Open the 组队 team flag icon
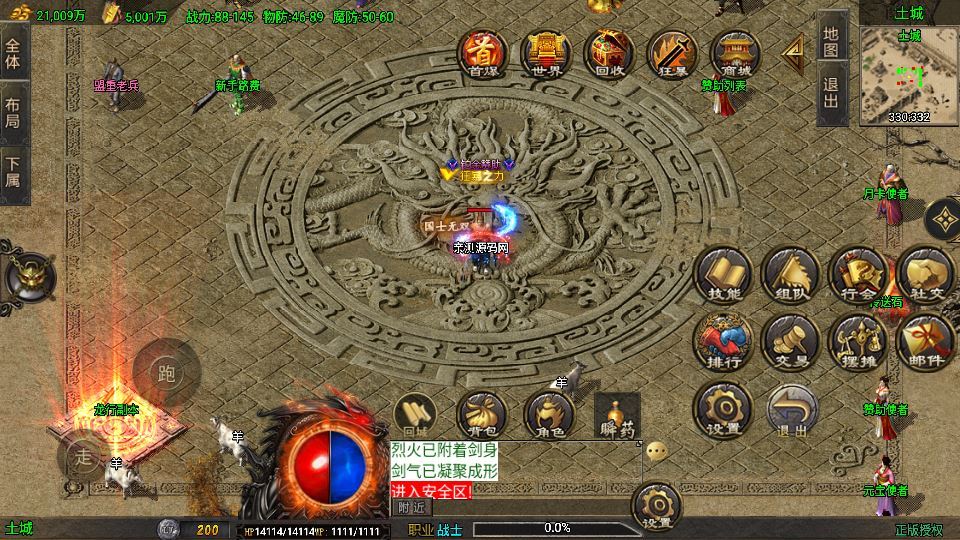Screen dimensions: 960x540 (x=790, y=275)
